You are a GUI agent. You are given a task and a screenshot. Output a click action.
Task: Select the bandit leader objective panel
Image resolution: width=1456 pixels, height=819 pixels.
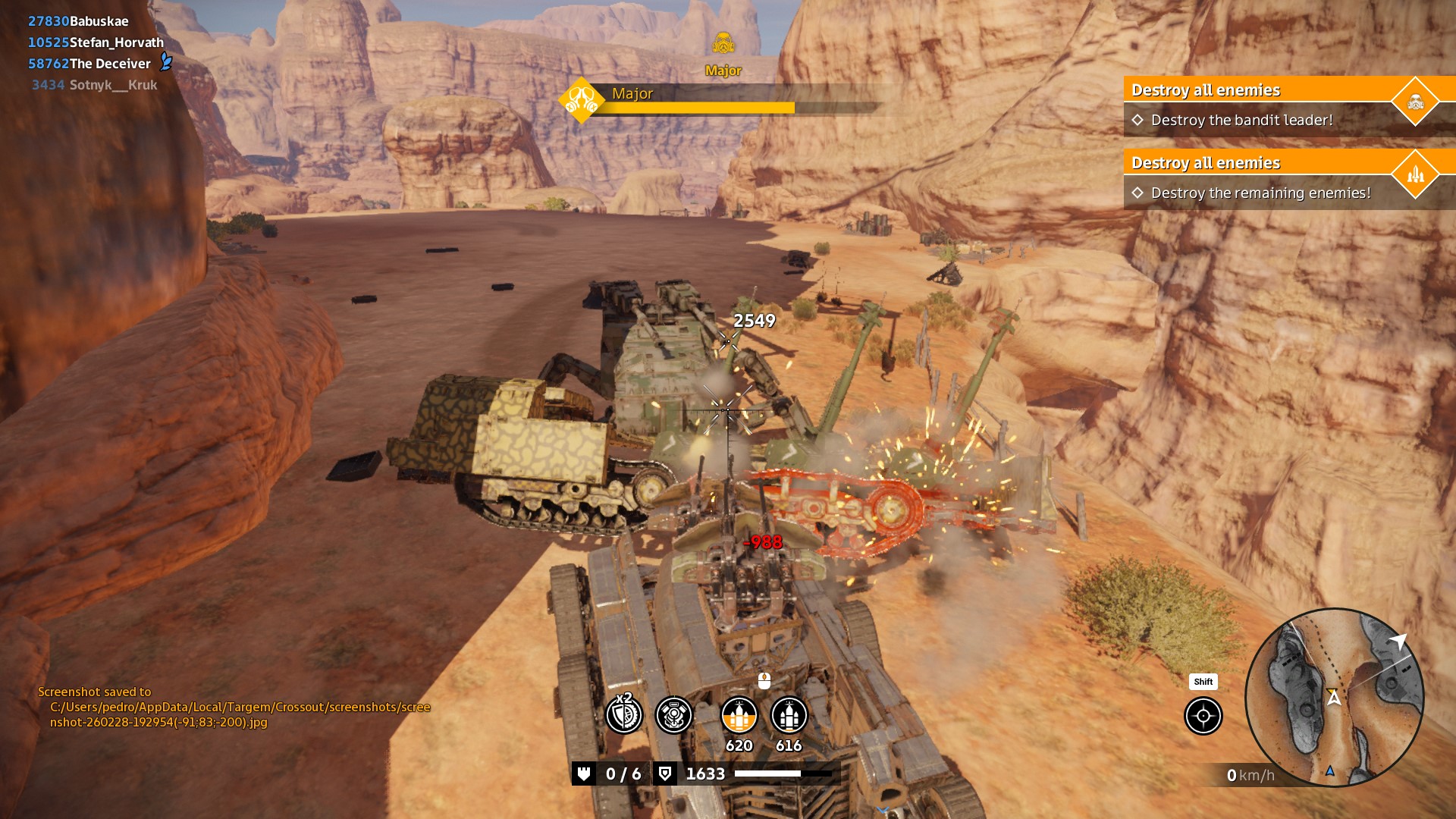coord(1282,105)
